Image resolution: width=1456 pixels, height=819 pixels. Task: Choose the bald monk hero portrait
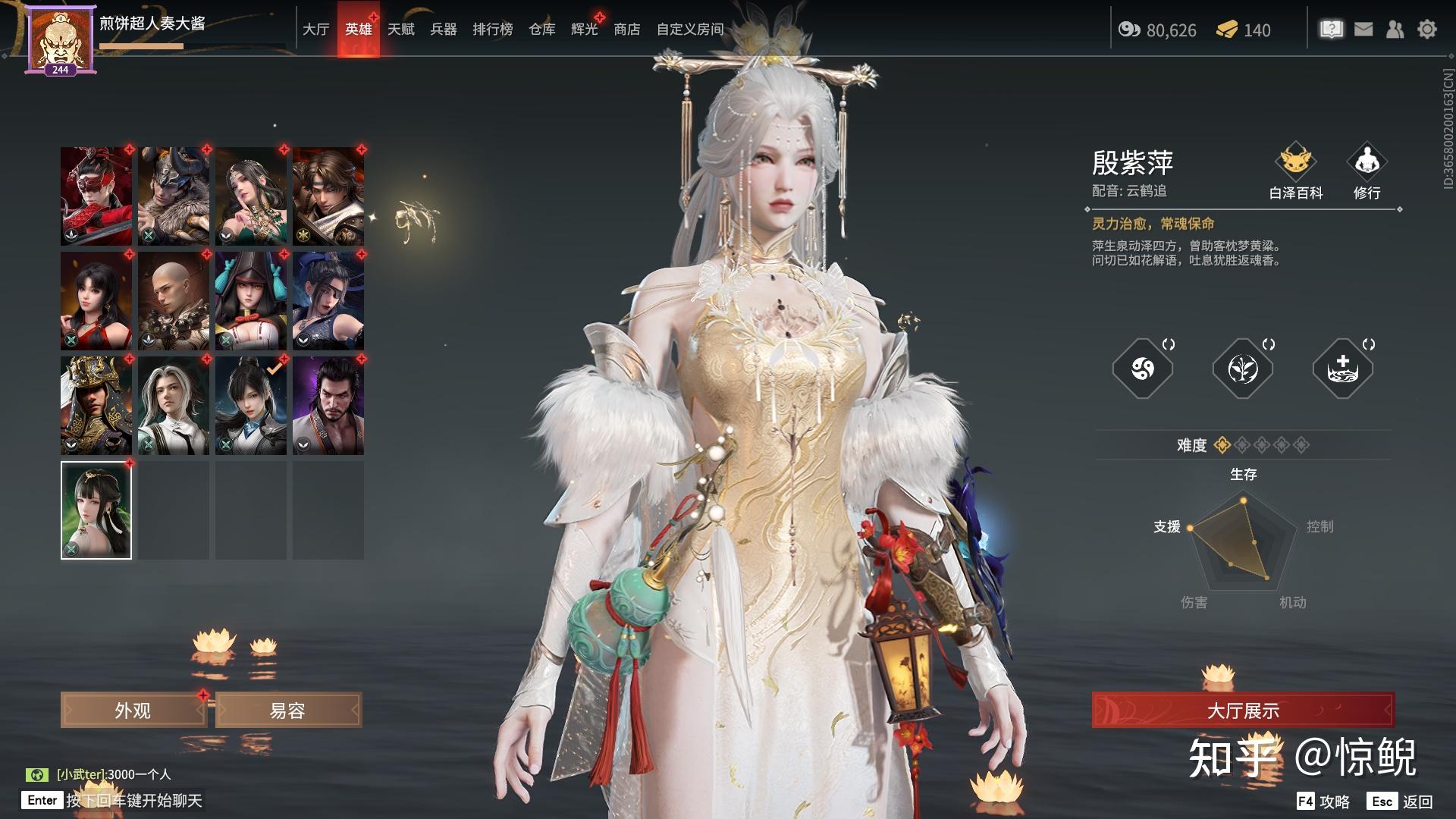[174, 301]
